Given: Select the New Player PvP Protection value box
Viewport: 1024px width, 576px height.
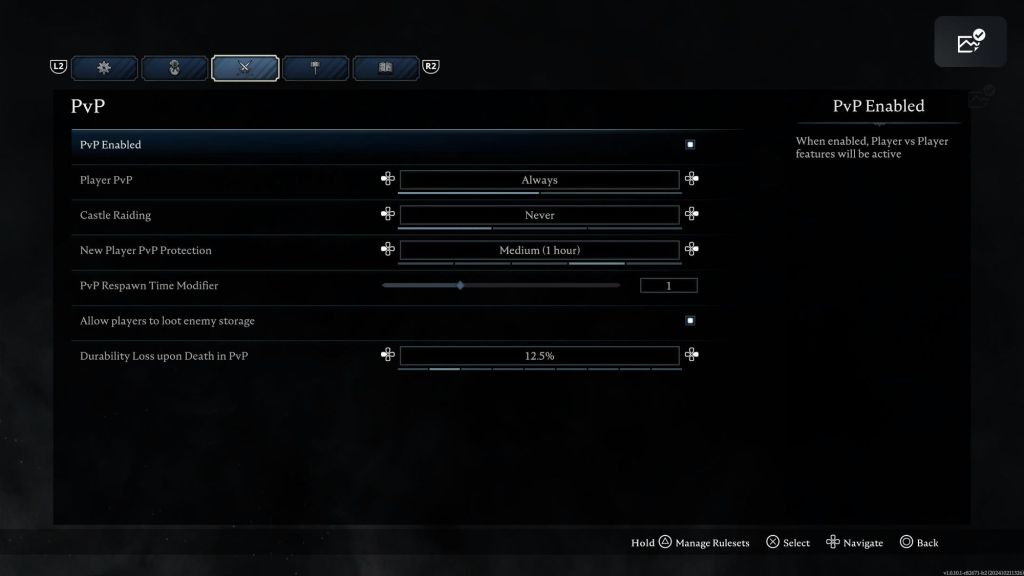Looking at the screenshot, I should coord(539,250).
